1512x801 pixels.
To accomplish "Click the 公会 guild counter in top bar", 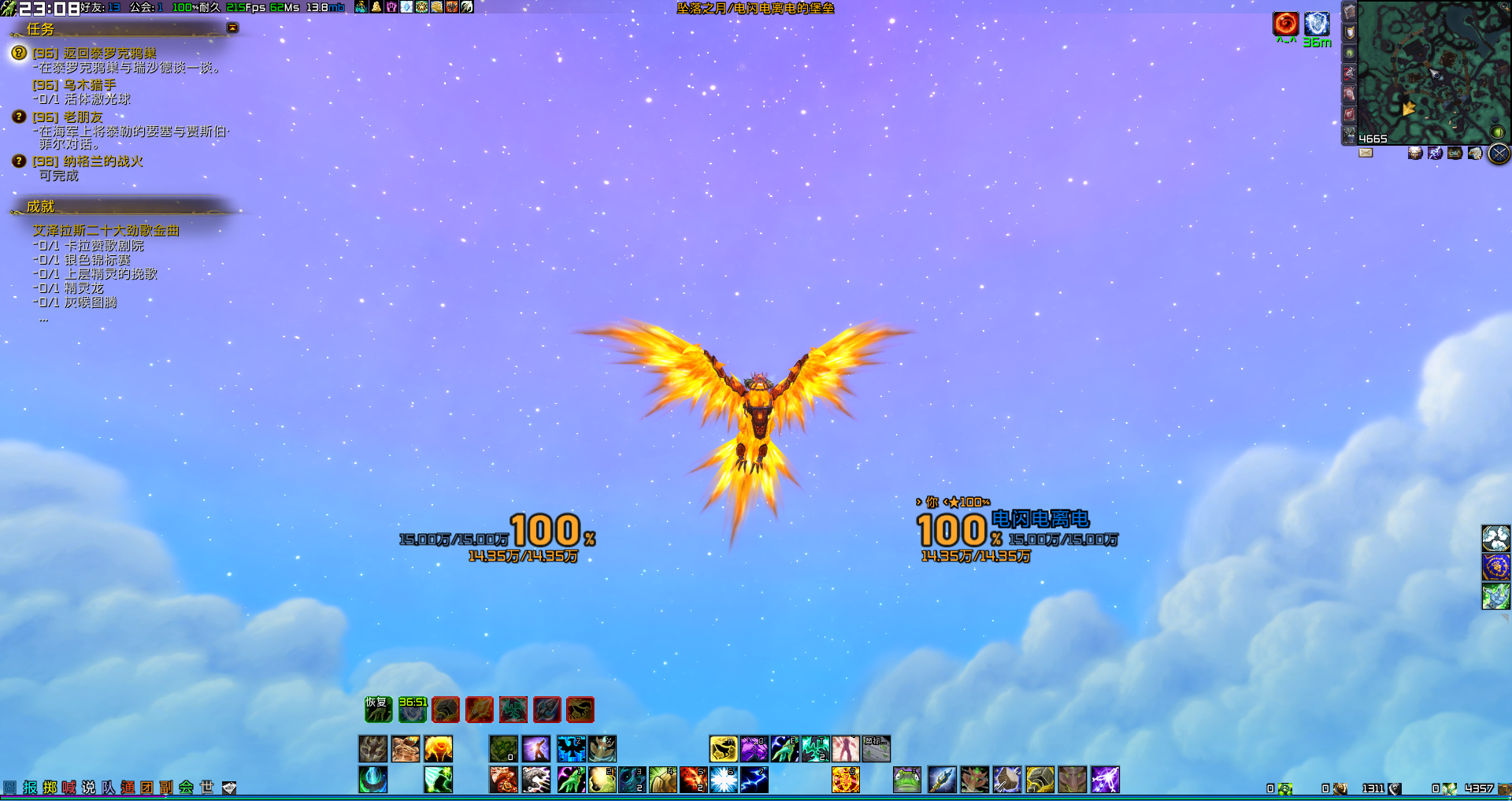I will [x=146, y=7].
